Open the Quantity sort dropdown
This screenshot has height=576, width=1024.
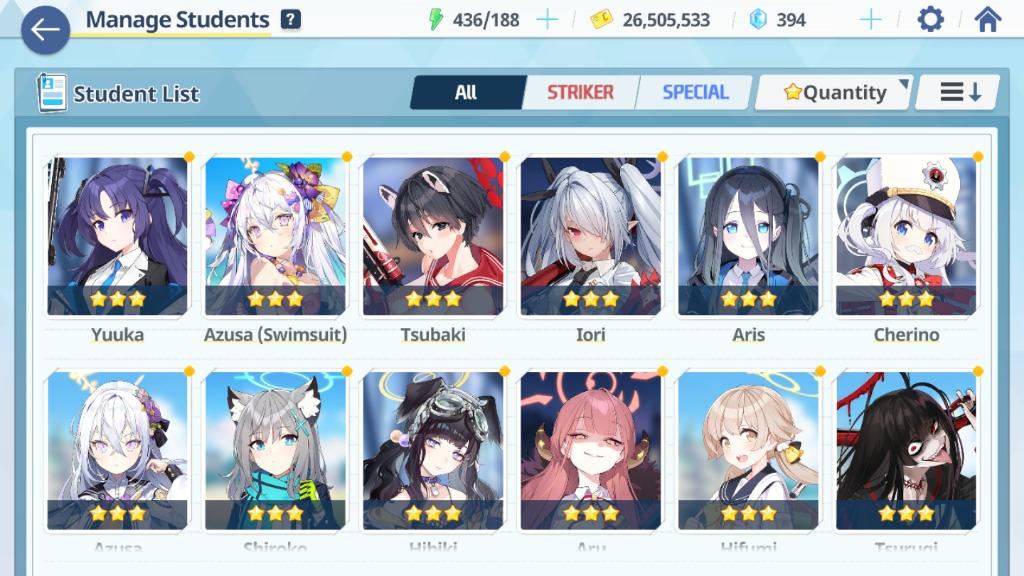click(834, 93)
